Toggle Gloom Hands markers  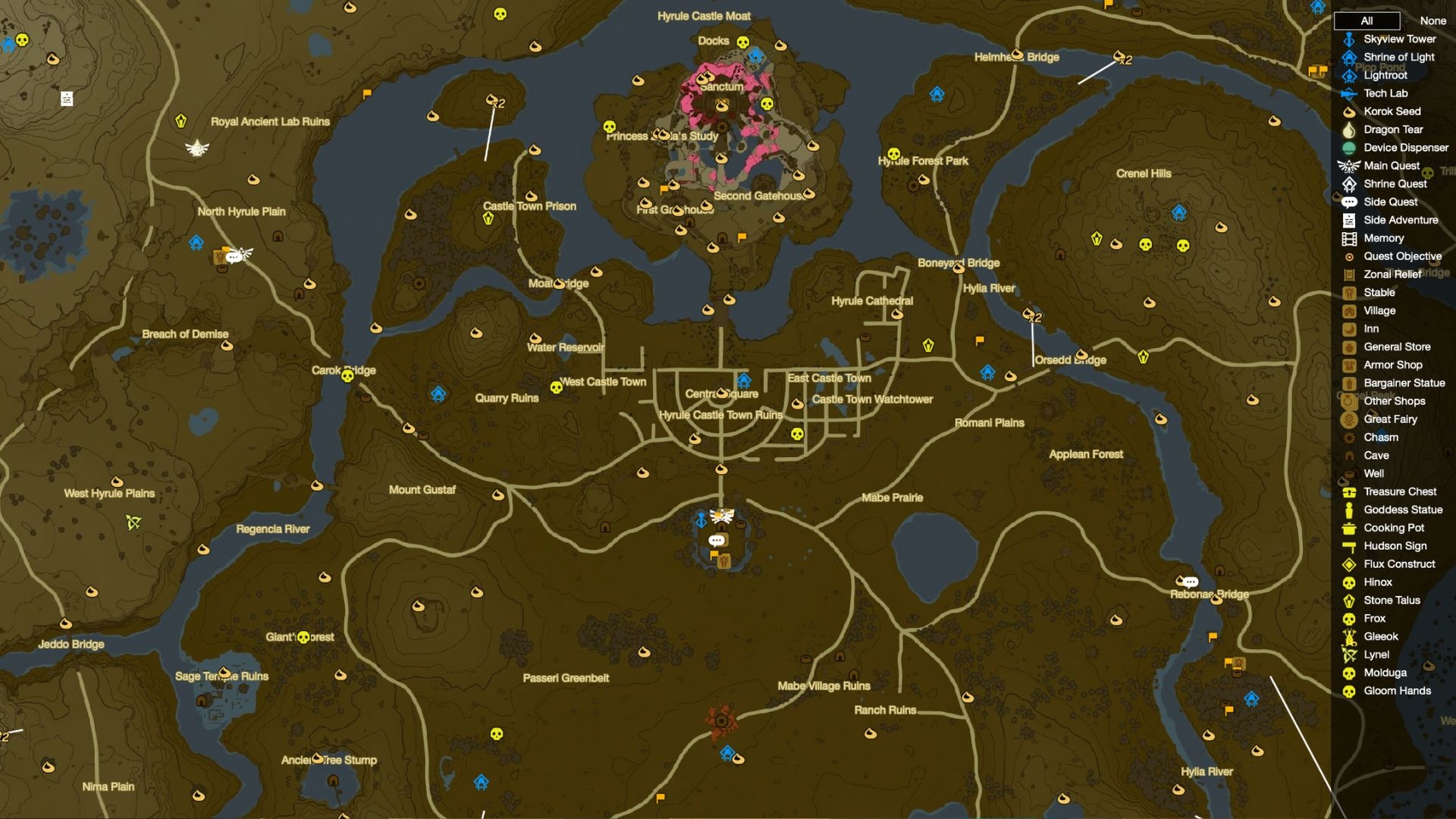coord(1397,691)
